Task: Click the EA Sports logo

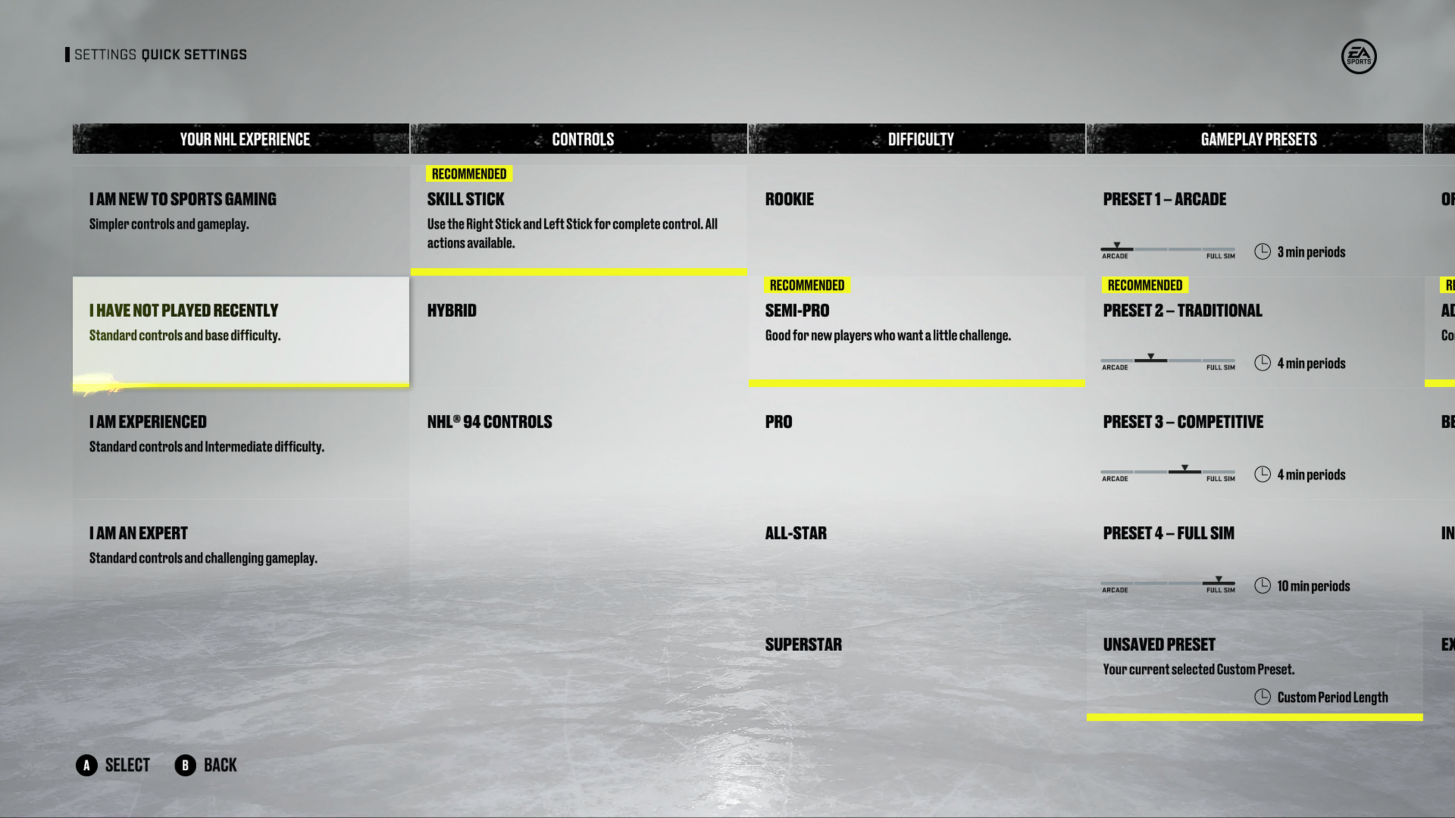Action: pyautogui.click(x=1358, y=56)
